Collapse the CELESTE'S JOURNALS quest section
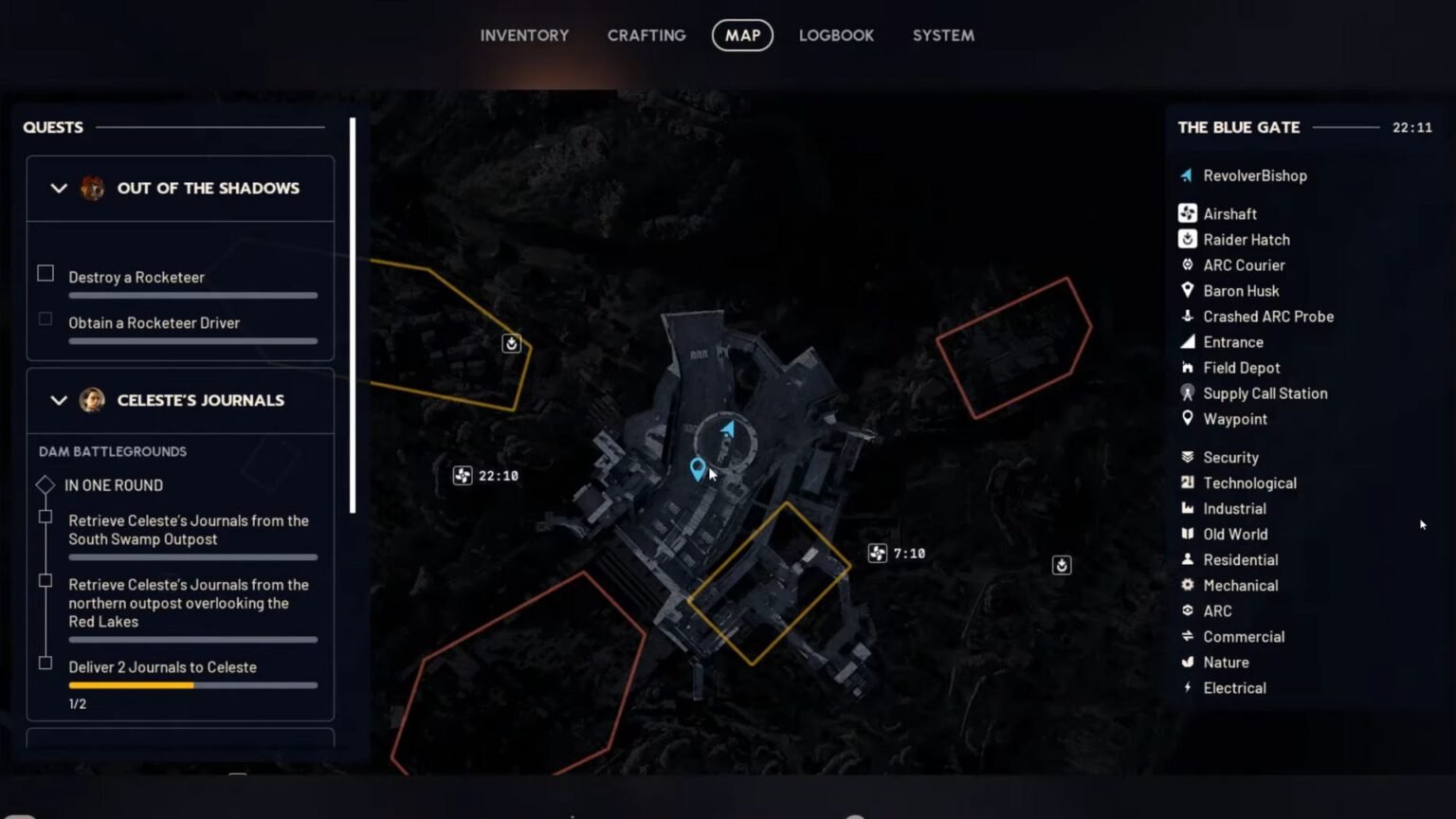The width and height of the screenshot is (1456, 819). coord(57,400)
